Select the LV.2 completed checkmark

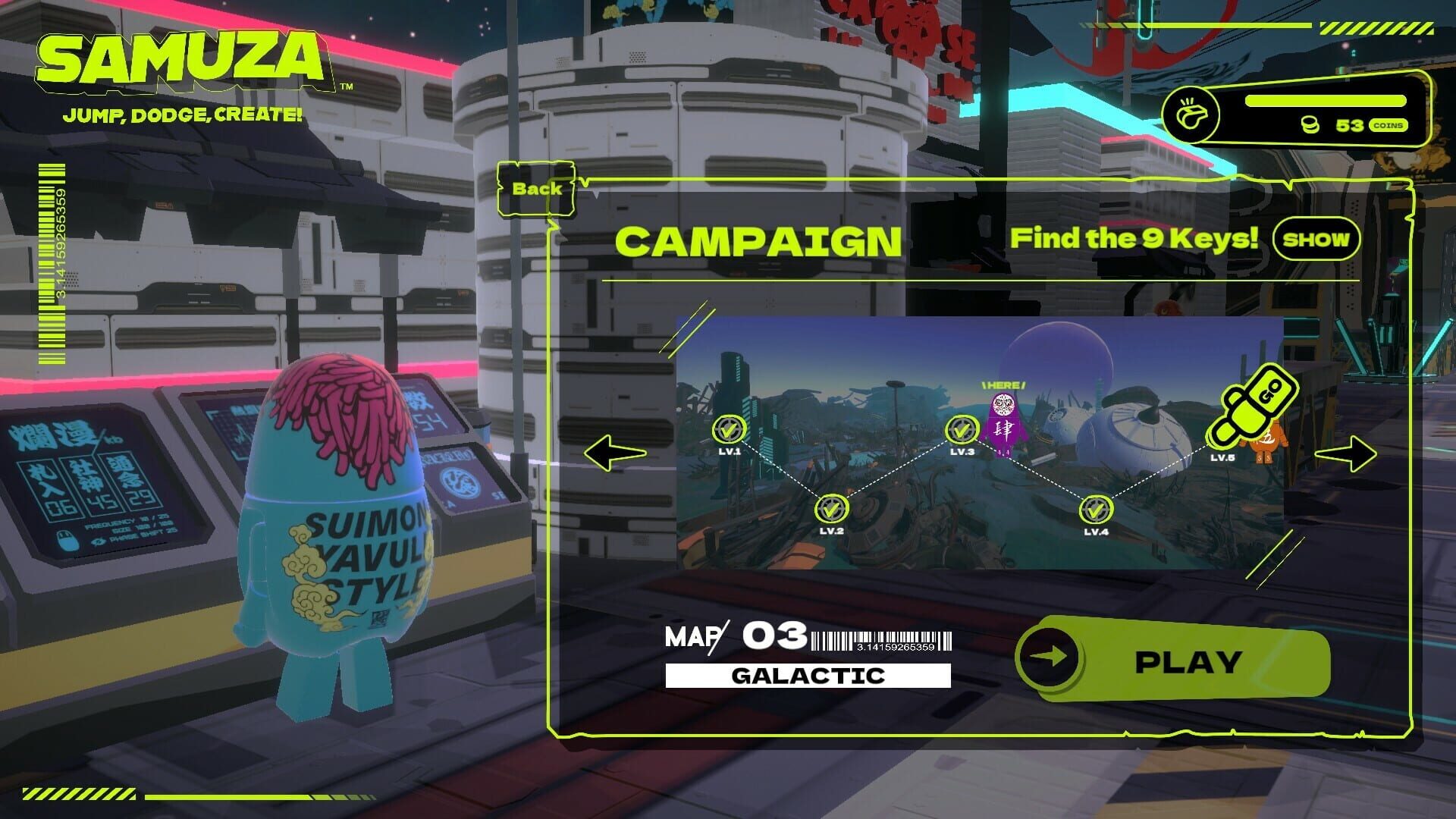[831, 508]
